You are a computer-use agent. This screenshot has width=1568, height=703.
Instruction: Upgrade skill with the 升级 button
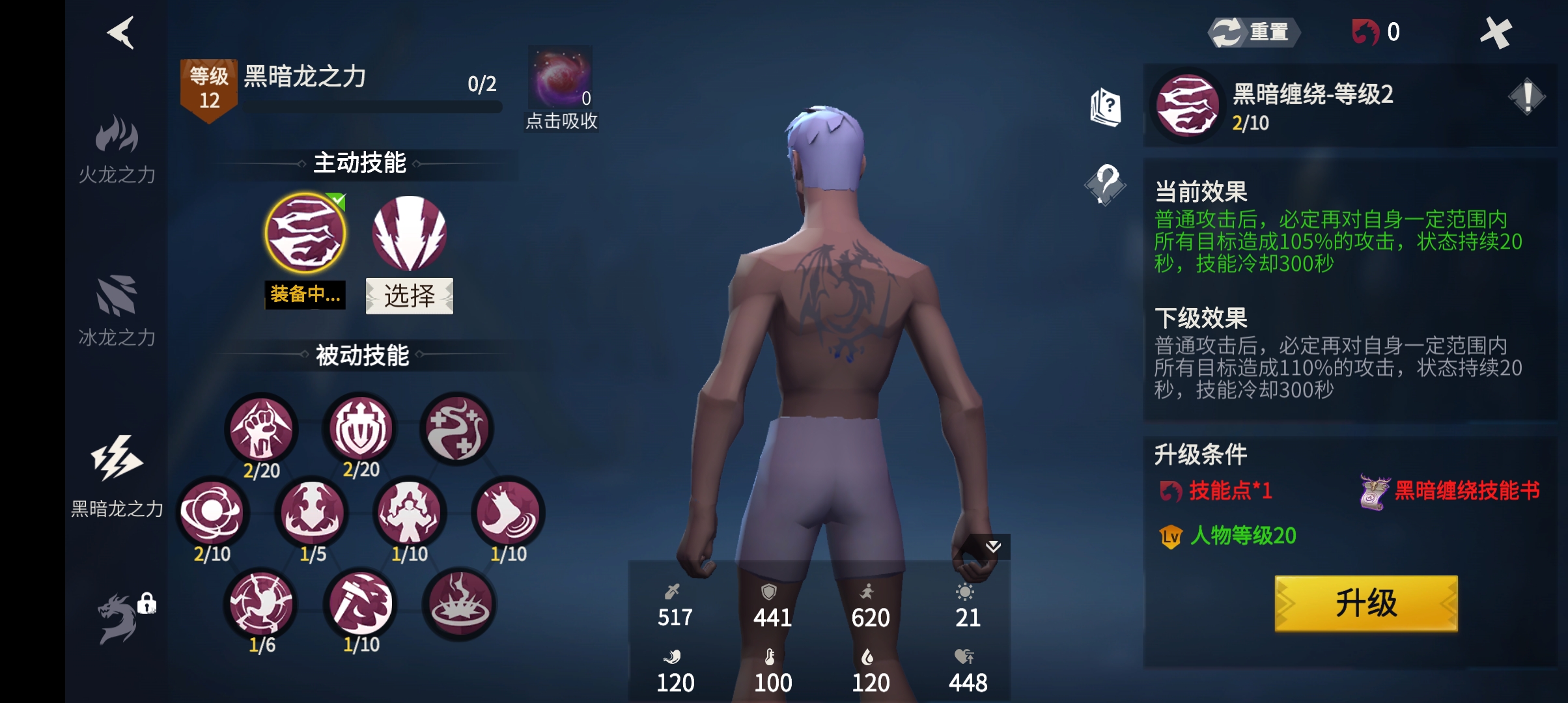[x=1365, y=603]
